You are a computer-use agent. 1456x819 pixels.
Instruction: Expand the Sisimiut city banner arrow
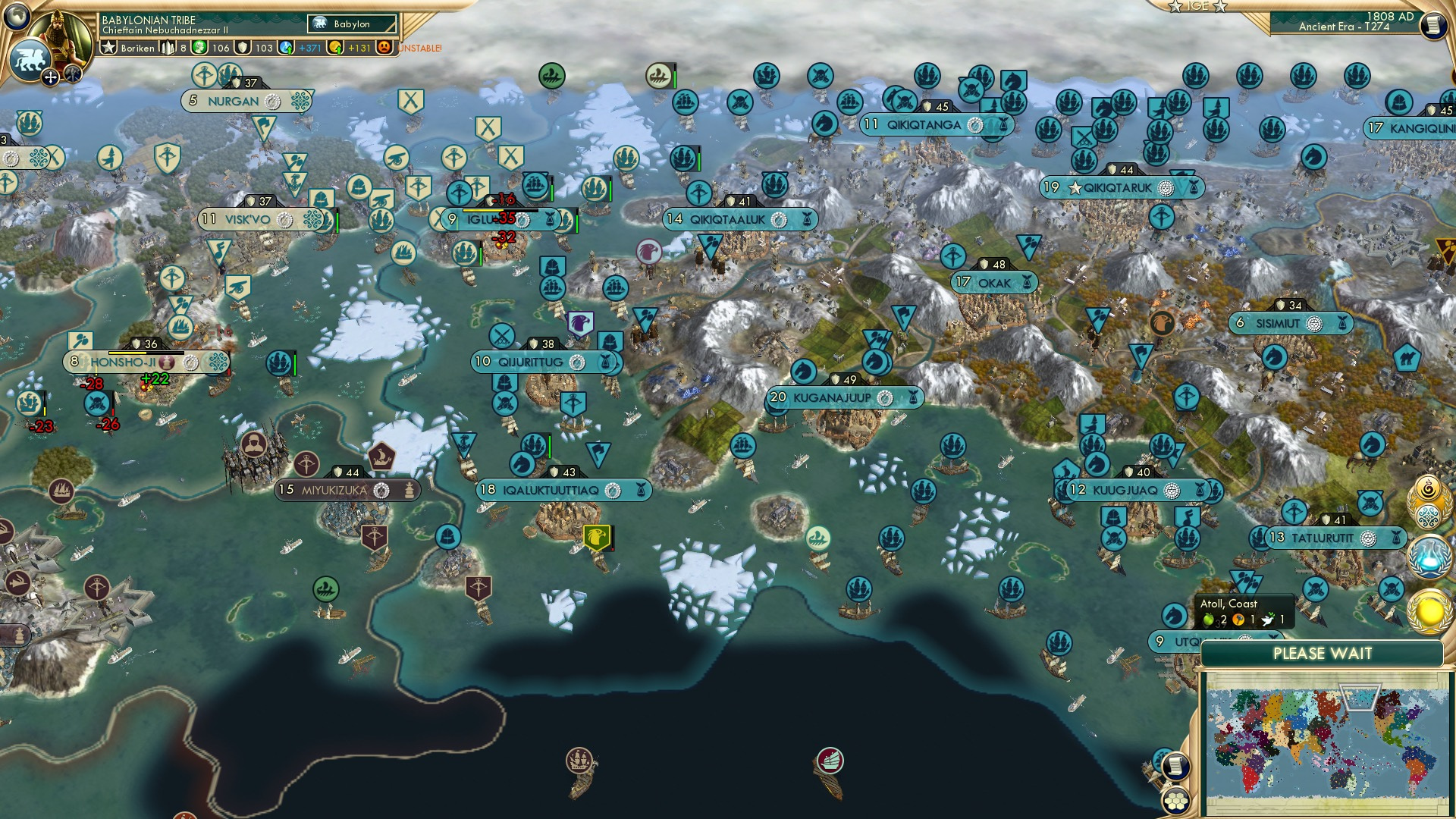point(1342,323)
